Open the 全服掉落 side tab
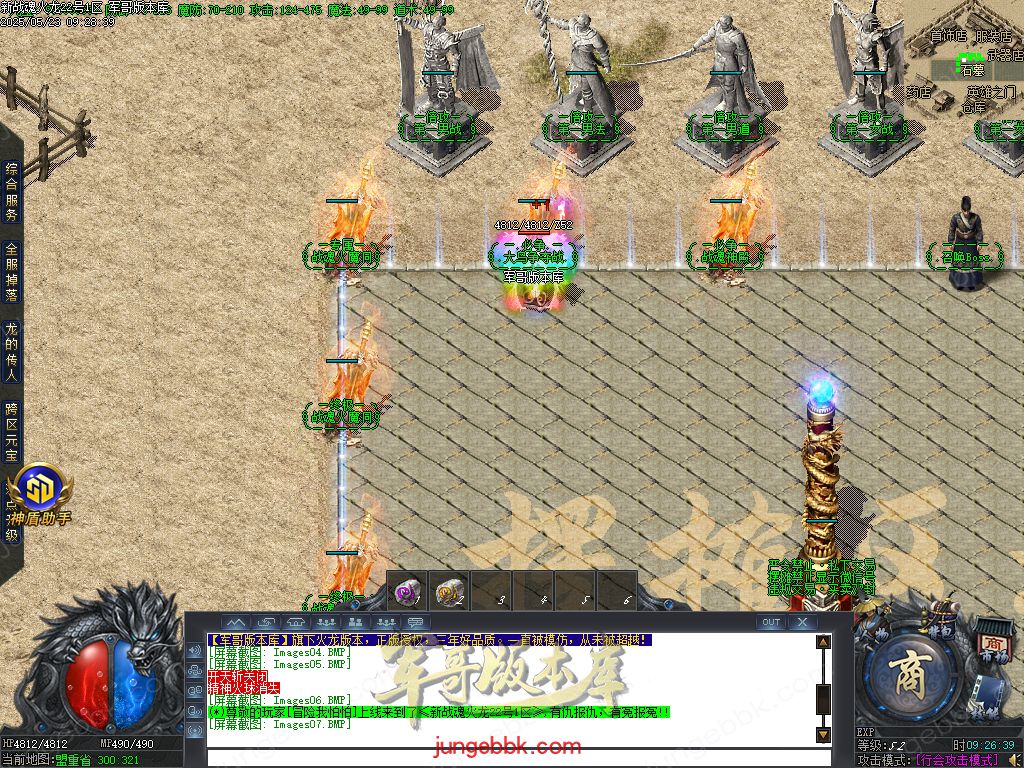 click(x=12, y=273)
